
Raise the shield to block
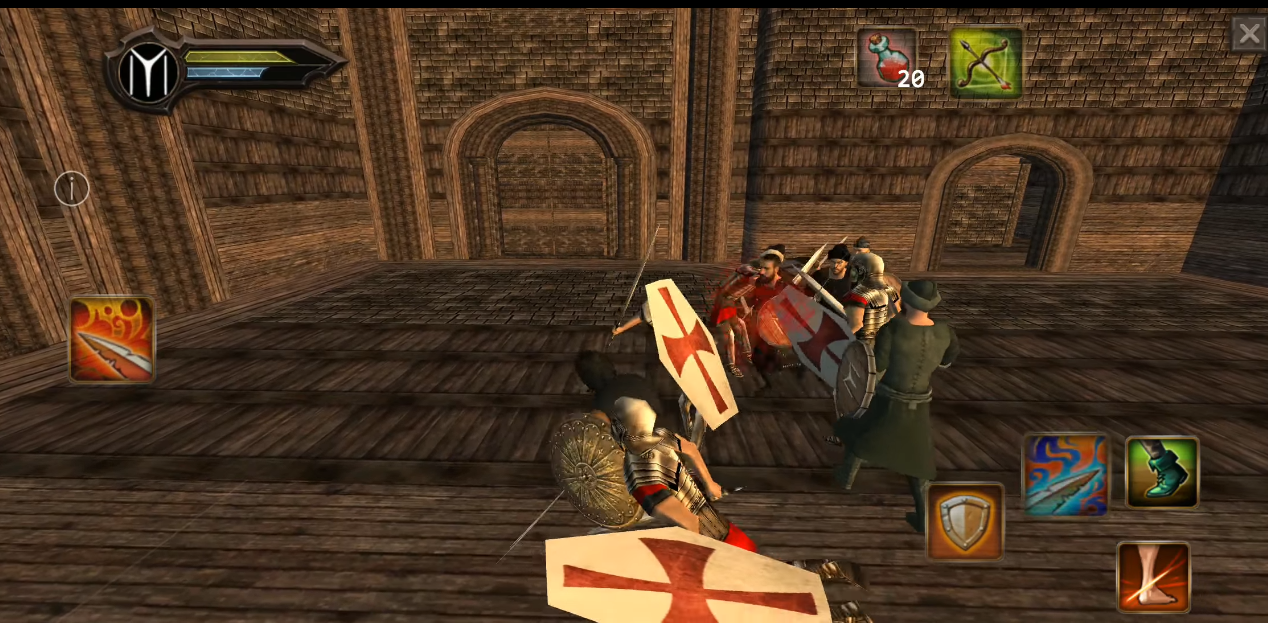click(965, 520)
